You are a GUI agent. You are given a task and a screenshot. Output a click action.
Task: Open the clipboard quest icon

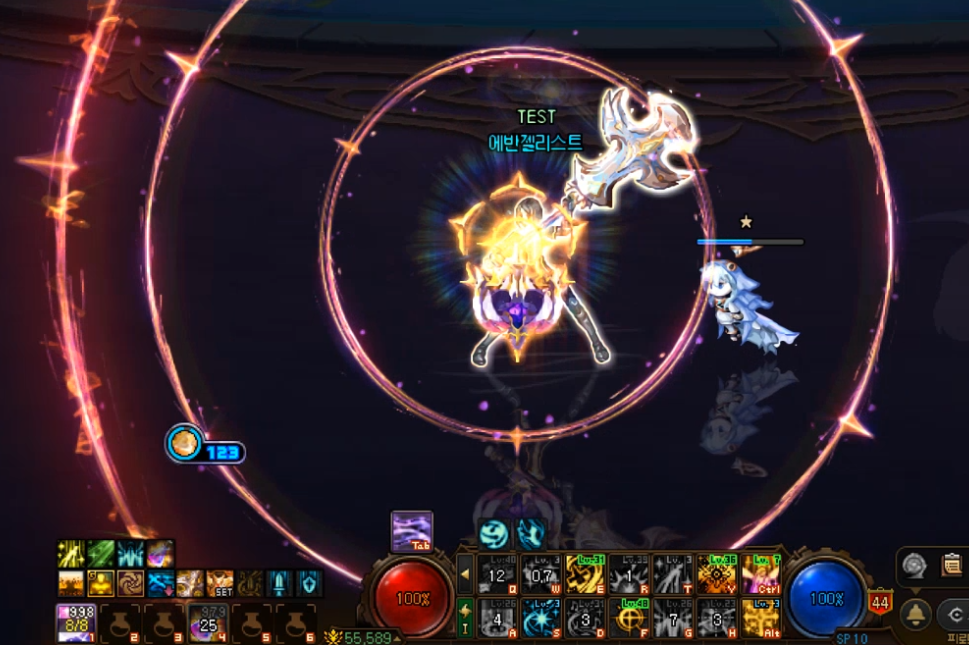tap(951, 564)
